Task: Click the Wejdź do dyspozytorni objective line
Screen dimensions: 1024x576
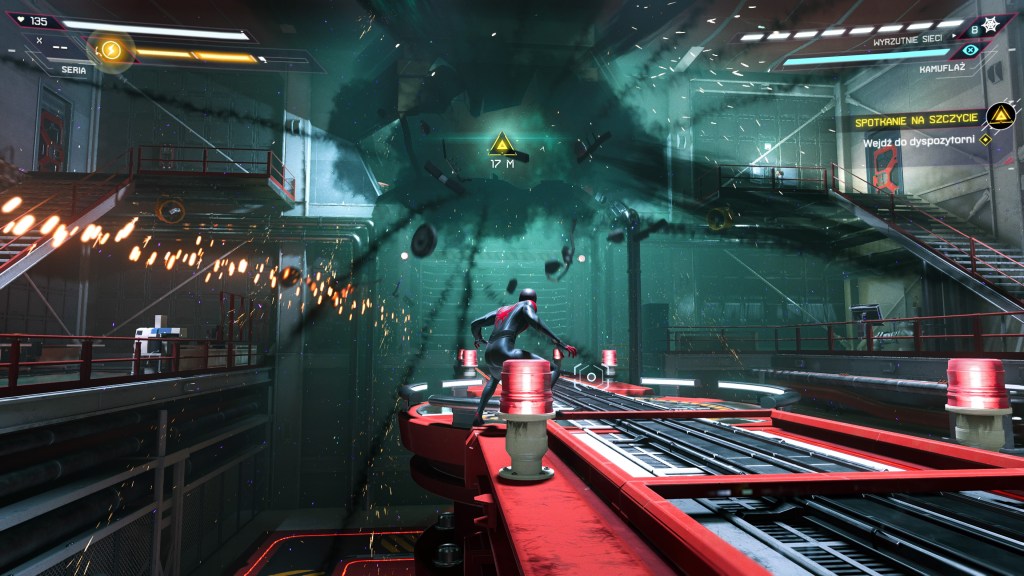Action: click(920, 142)
